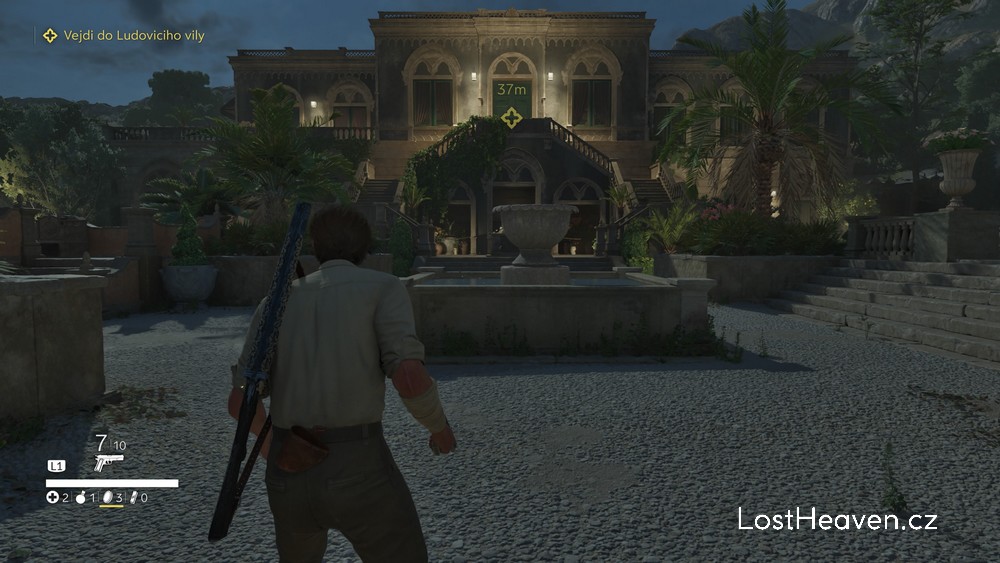Screen dimensions: 1000x563
Task: Open the LostHeaven.cz watermark link
Action: [x=837, y=519]
